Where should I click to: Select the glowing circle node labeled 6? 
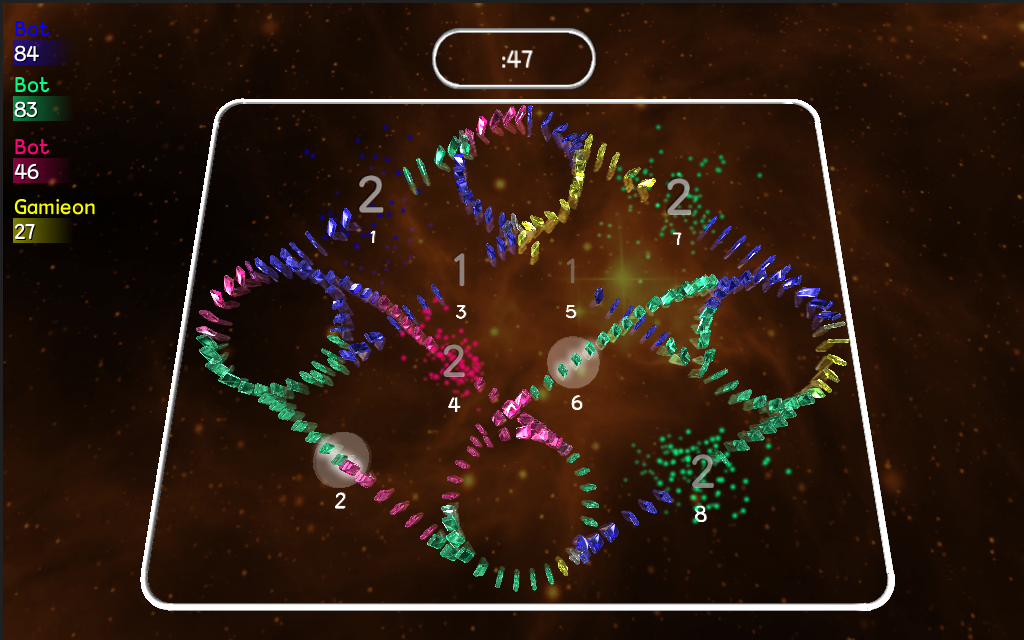point(574,362)
